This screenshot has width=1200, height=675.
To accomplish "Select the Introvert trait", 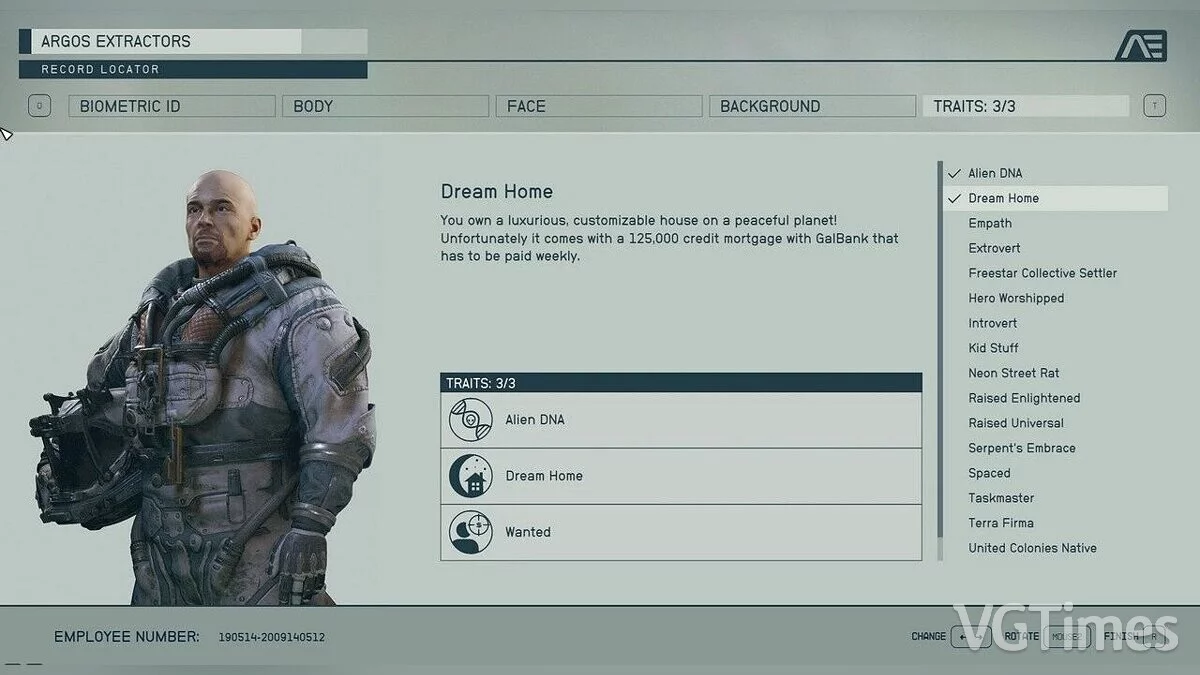I will pyautogui.click(x=992, y=323).
